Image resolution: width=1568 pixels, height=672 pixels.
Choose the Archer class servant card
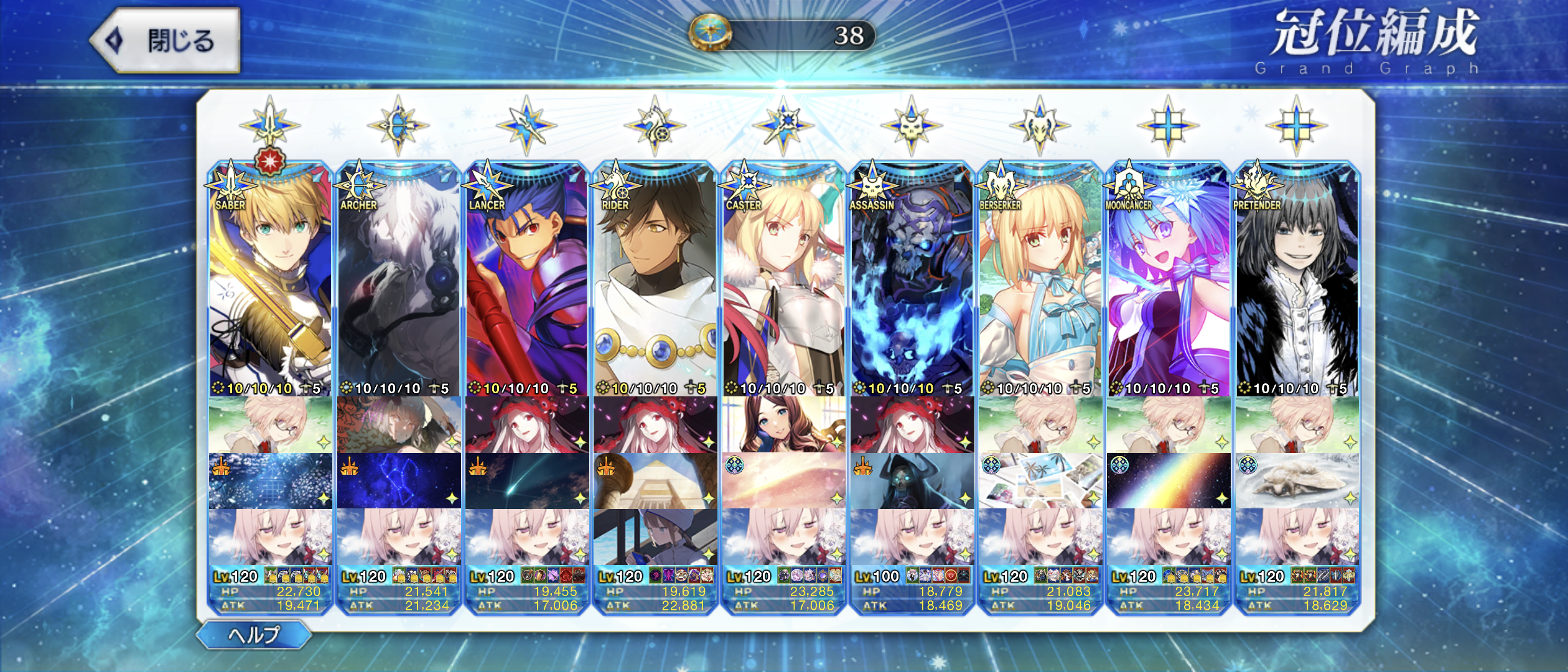pyautogui.click(x=398, y=280)
